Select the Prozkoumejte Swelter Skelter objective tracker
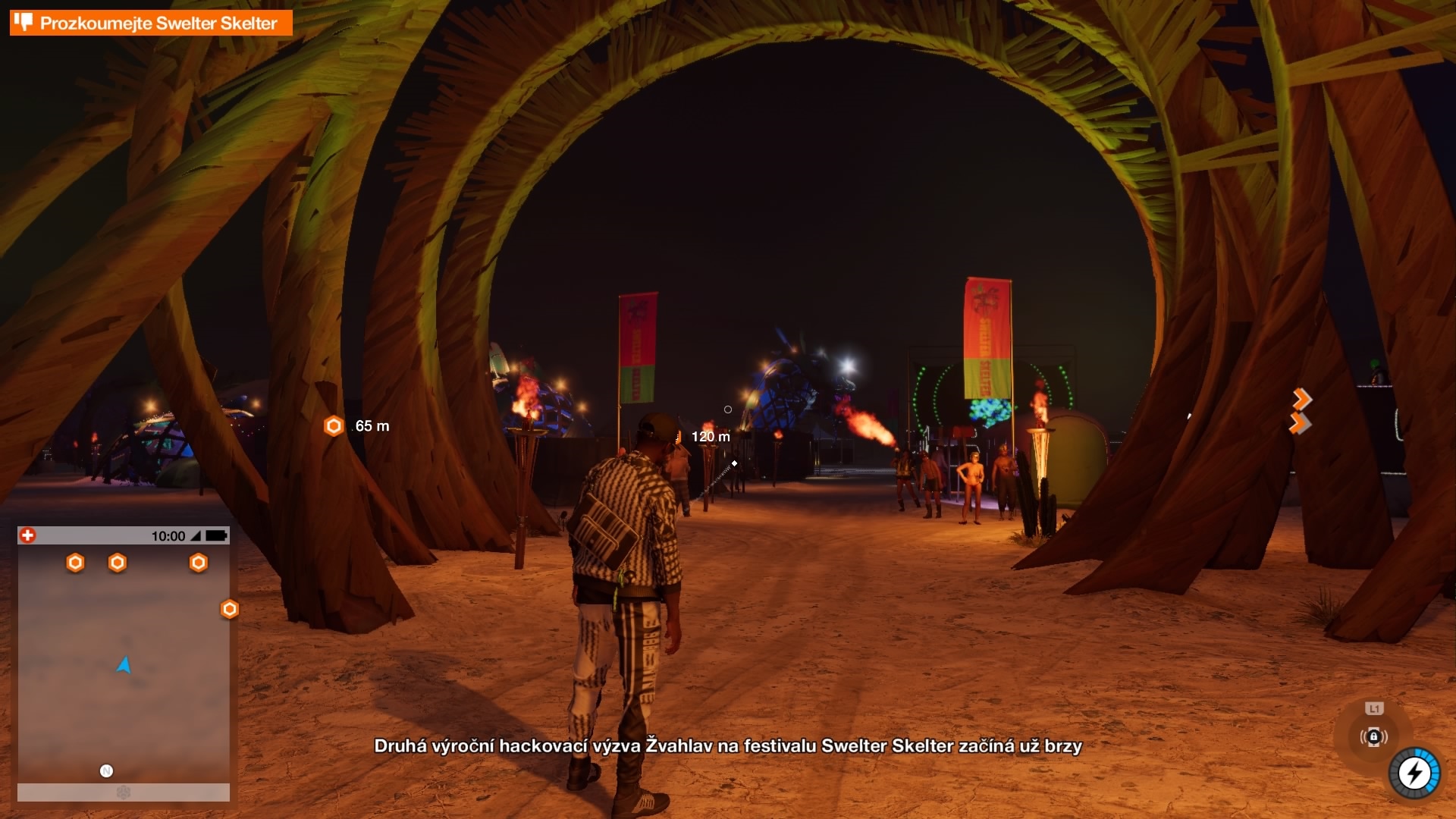 151,23
